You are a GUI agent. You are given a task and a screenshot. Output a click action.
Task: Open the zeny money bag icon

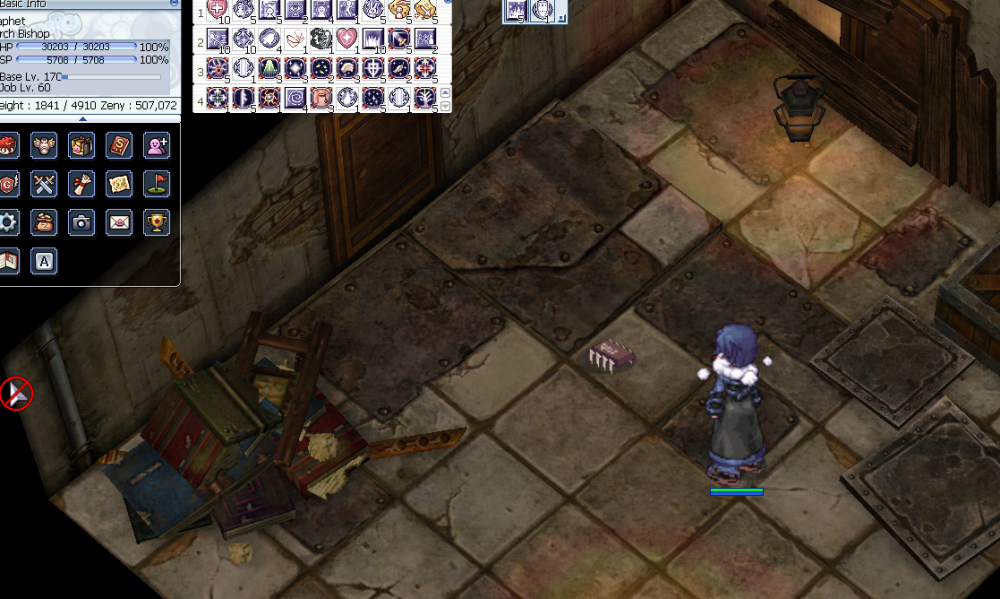coord(43,222)
